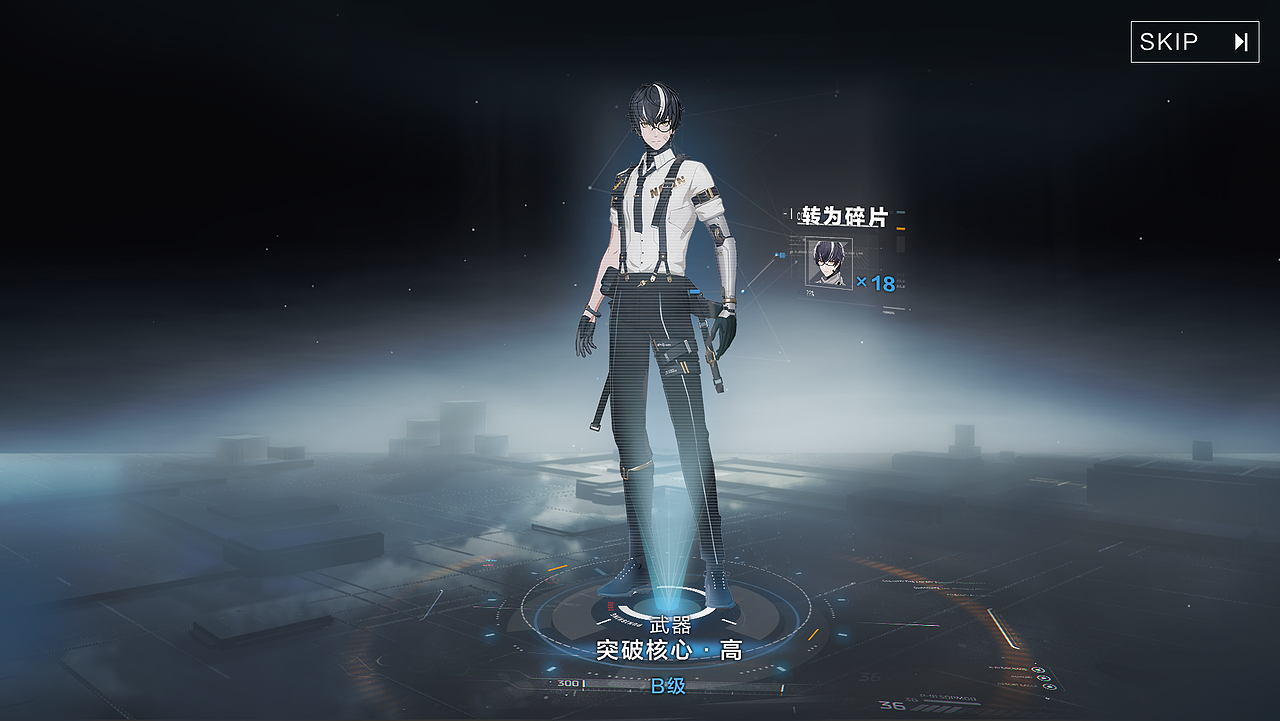Skip the character reveal animation
The image size is (1280, 721).
pyautogui.click(x=1194, y=42)
